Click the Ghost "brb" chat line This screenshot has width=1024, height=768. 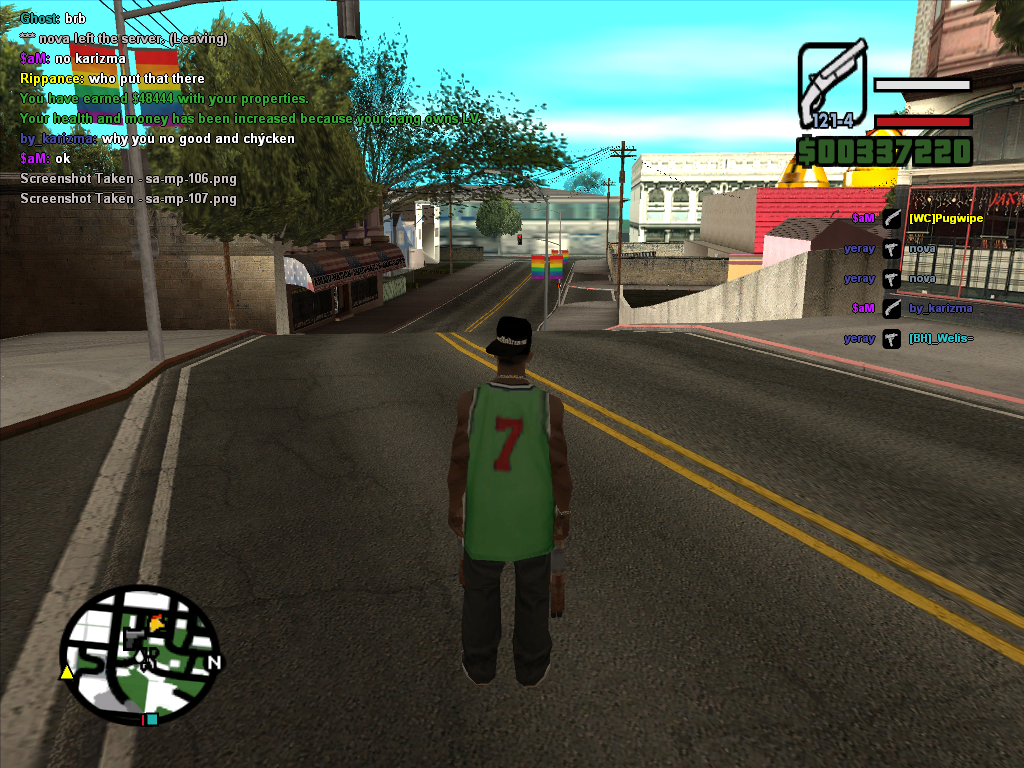point(53,18)
